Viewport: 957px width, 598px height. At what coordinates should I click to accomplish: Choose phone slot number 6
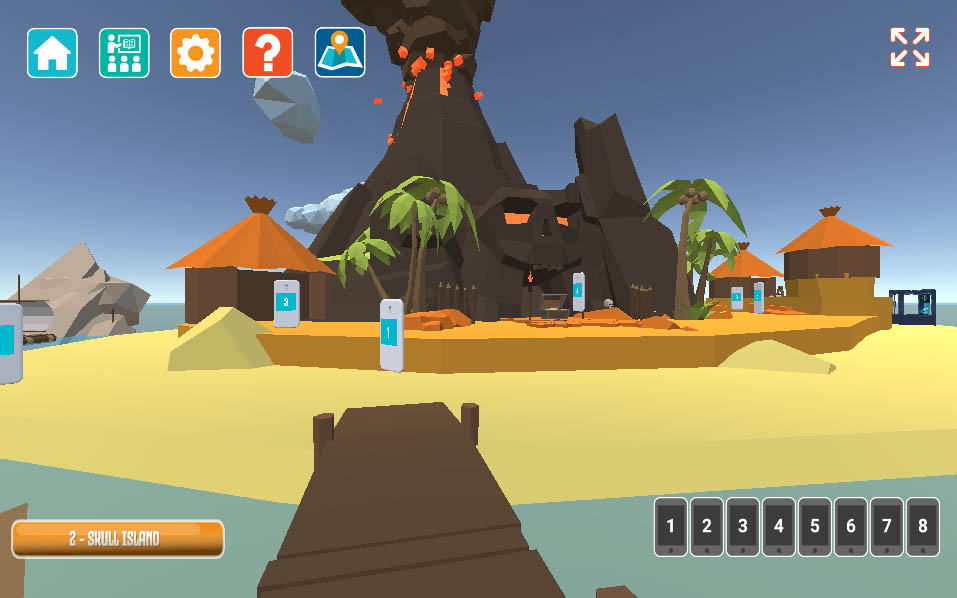[851, 526]
